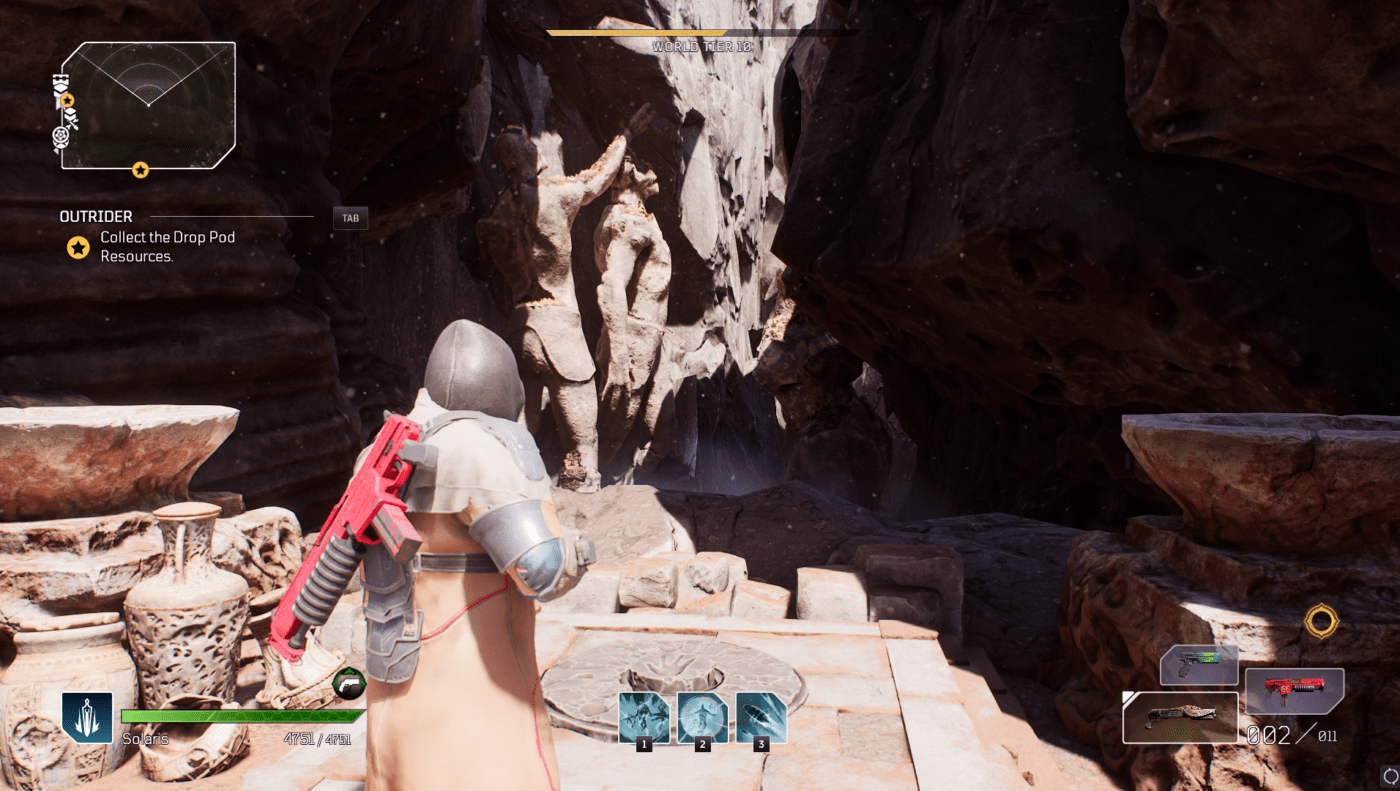
Task: Click the class crystal icon beside the health bar
Action: pos(87,717)
